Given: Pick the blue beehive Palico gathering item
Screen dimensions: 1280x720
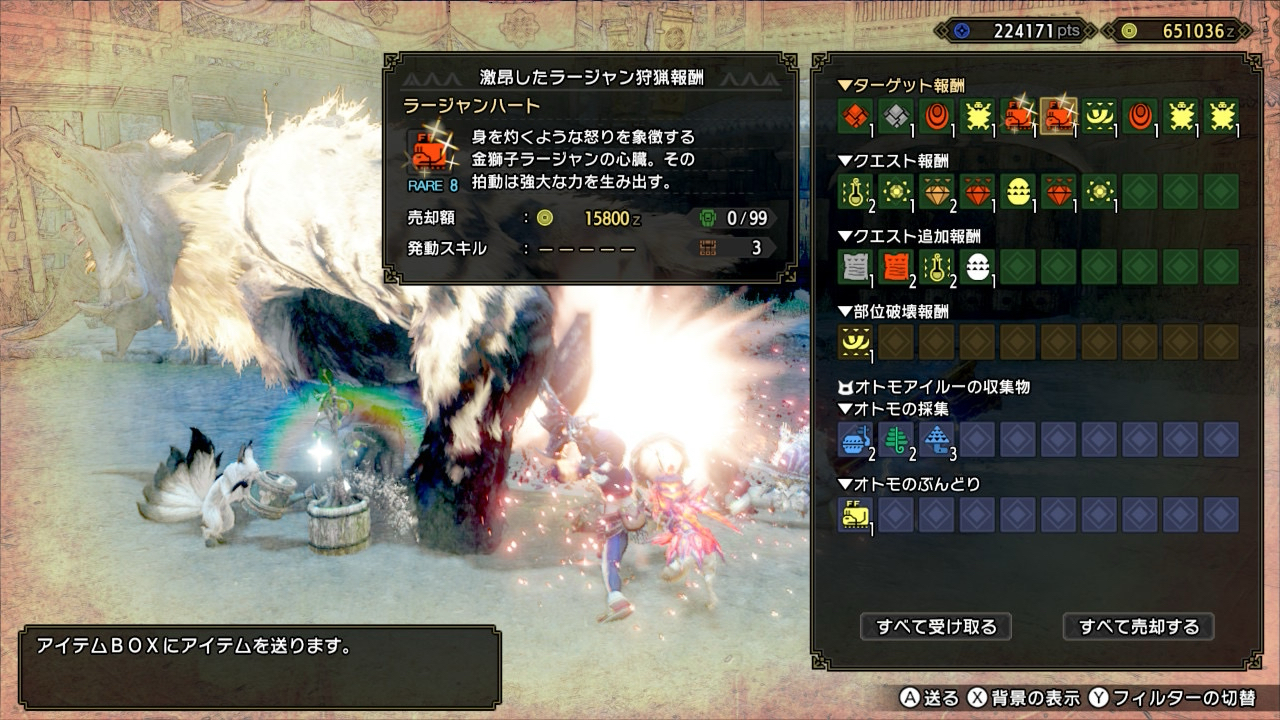Looking at the screenshot, I should click(x=855, y=439).
